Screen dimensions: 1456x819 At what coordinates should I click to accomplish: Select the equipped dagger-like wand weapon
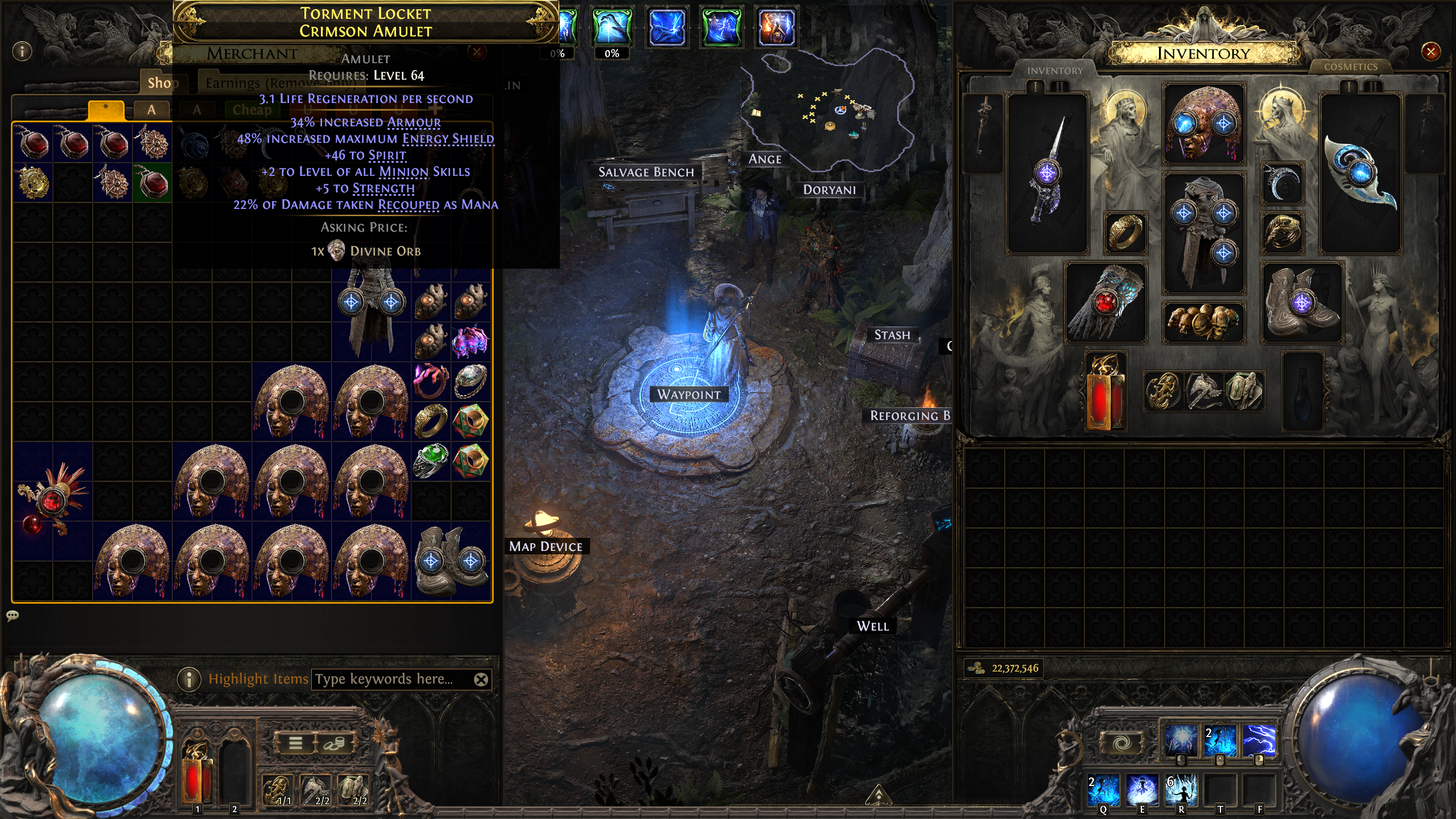coord(1047,171)
